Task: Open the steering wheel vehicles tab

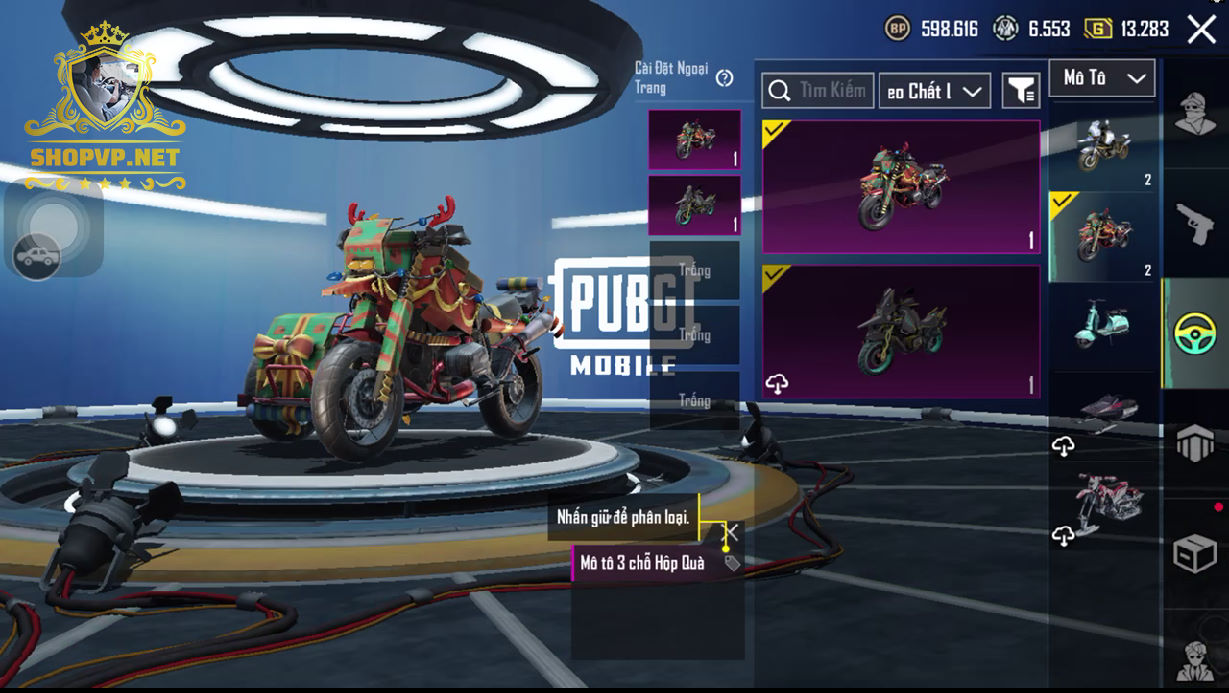Action: [x=1194, y=333]
